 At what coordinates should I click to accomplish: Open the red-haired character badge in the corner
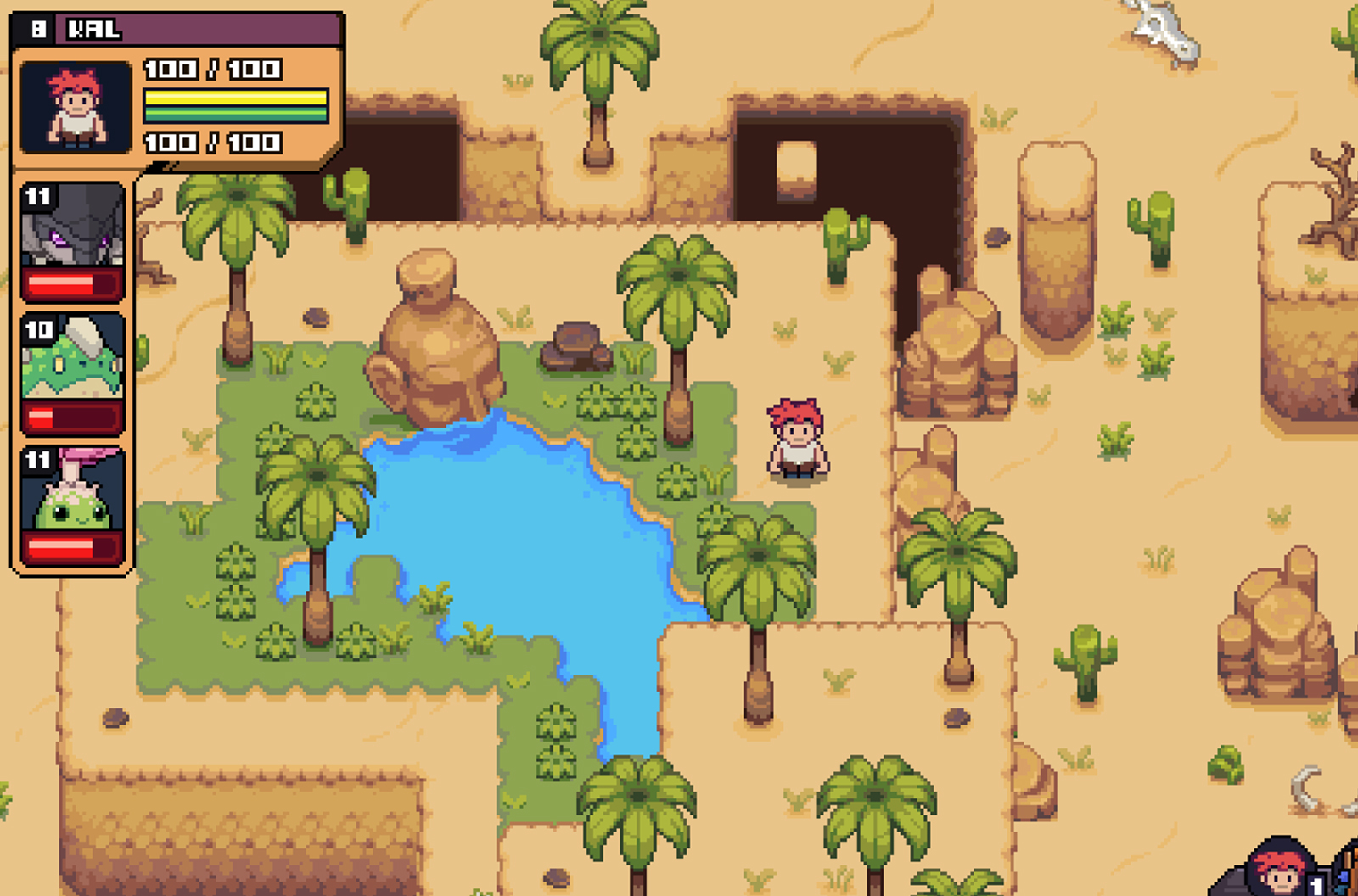tap(1278, 869)
